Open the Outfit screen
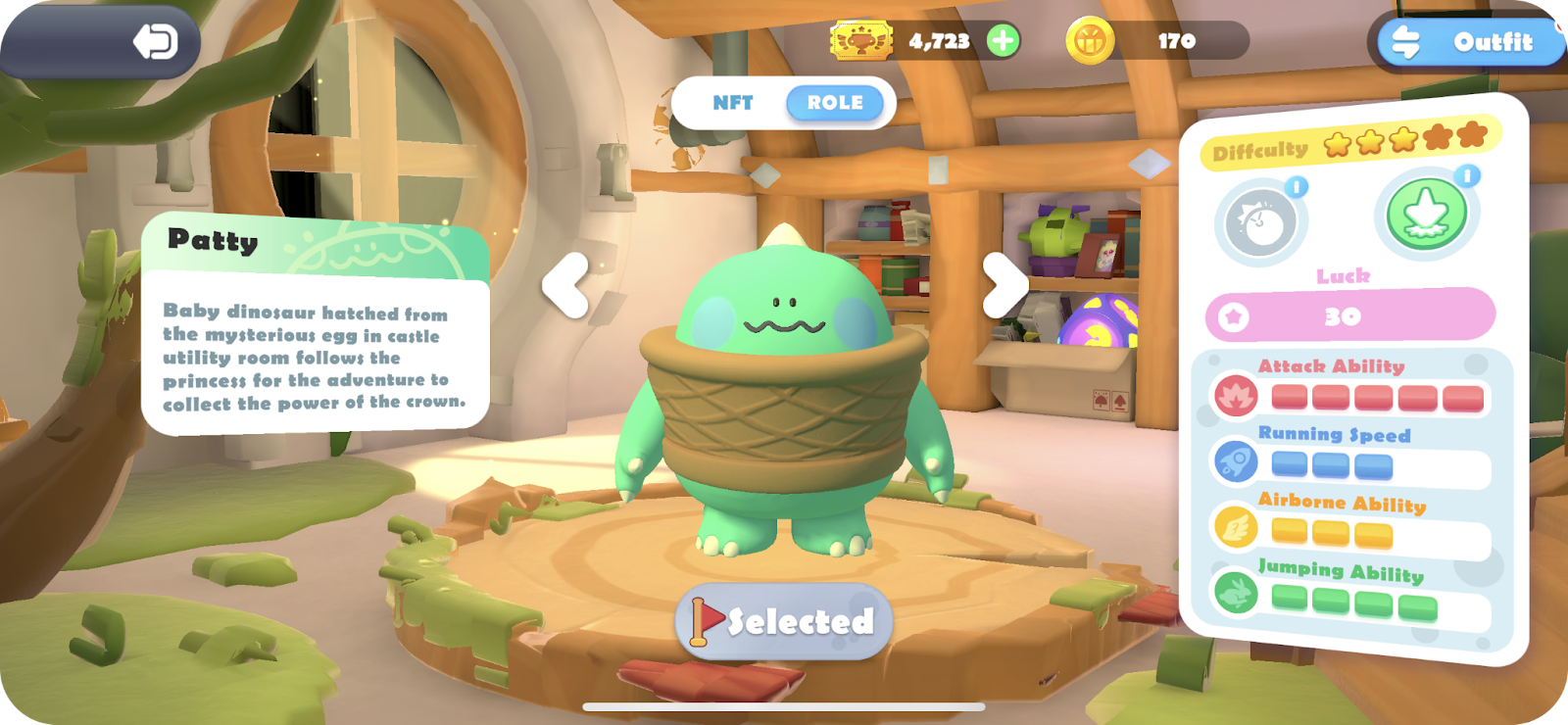1568x725 pixels. [1470, 42]
